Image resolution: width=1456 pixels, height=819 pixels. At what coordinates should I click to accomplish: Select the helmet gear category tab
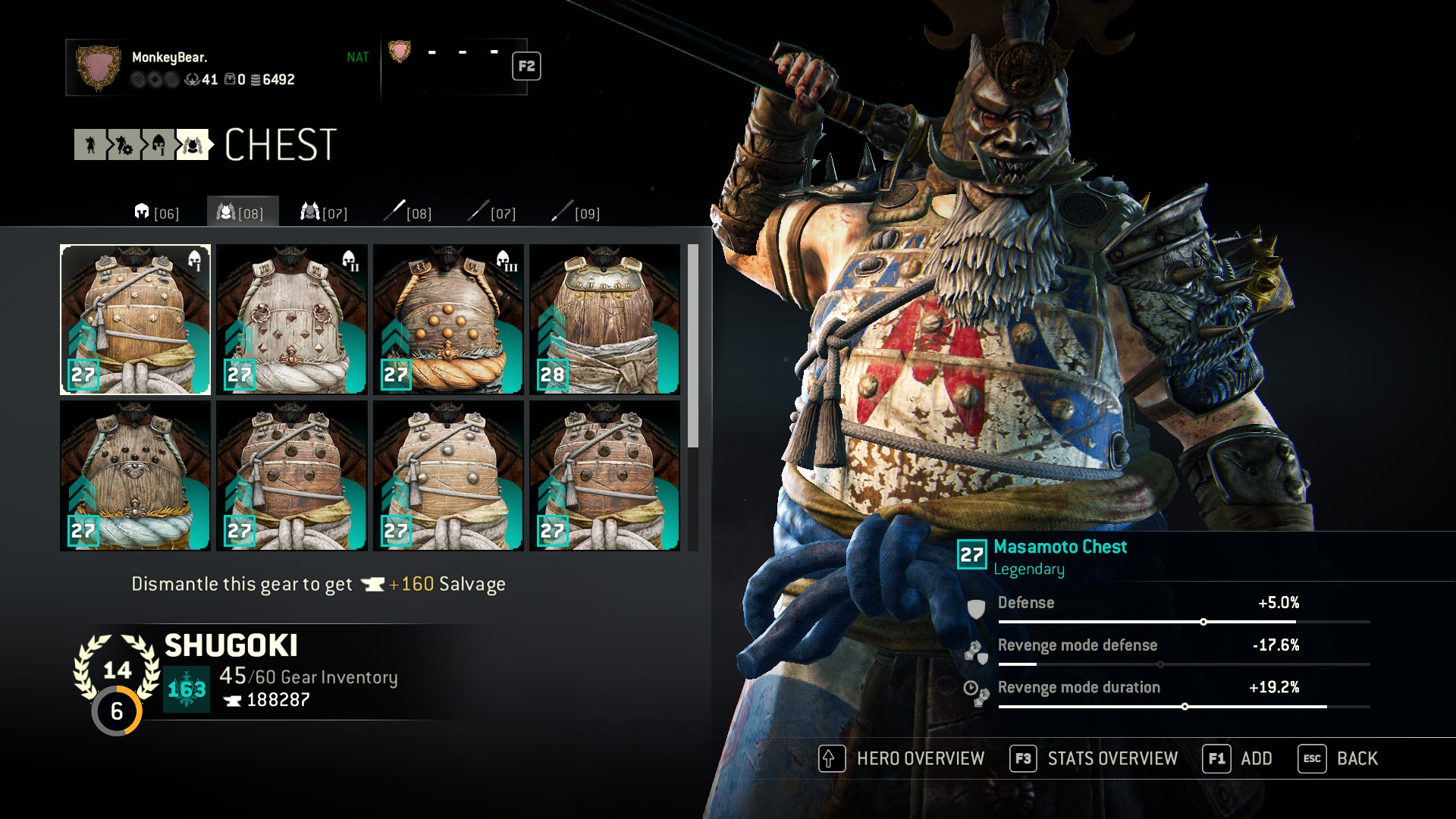155,213
